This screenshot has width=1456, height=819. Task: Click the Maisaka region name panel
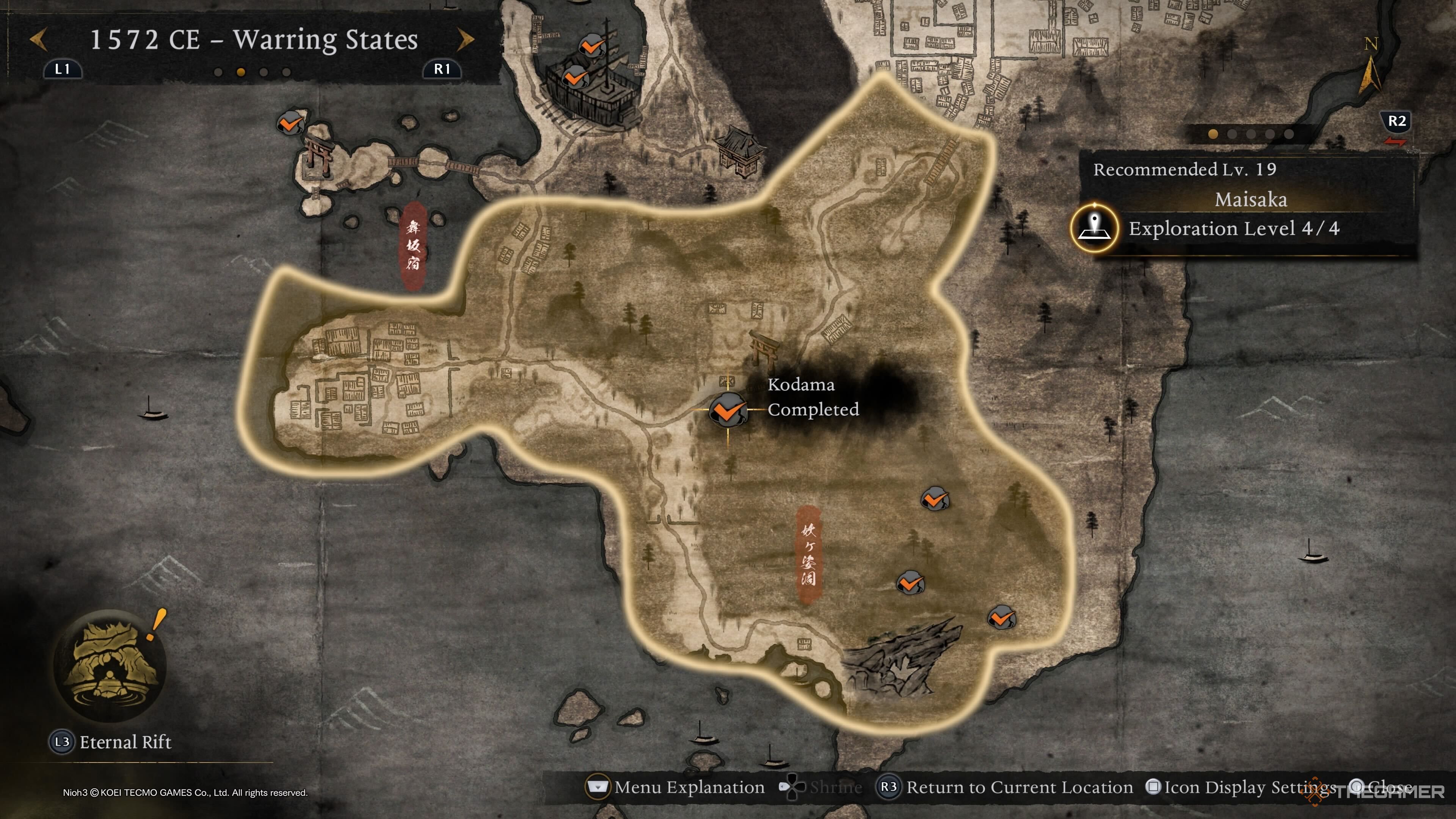[x=1250, y=199]
